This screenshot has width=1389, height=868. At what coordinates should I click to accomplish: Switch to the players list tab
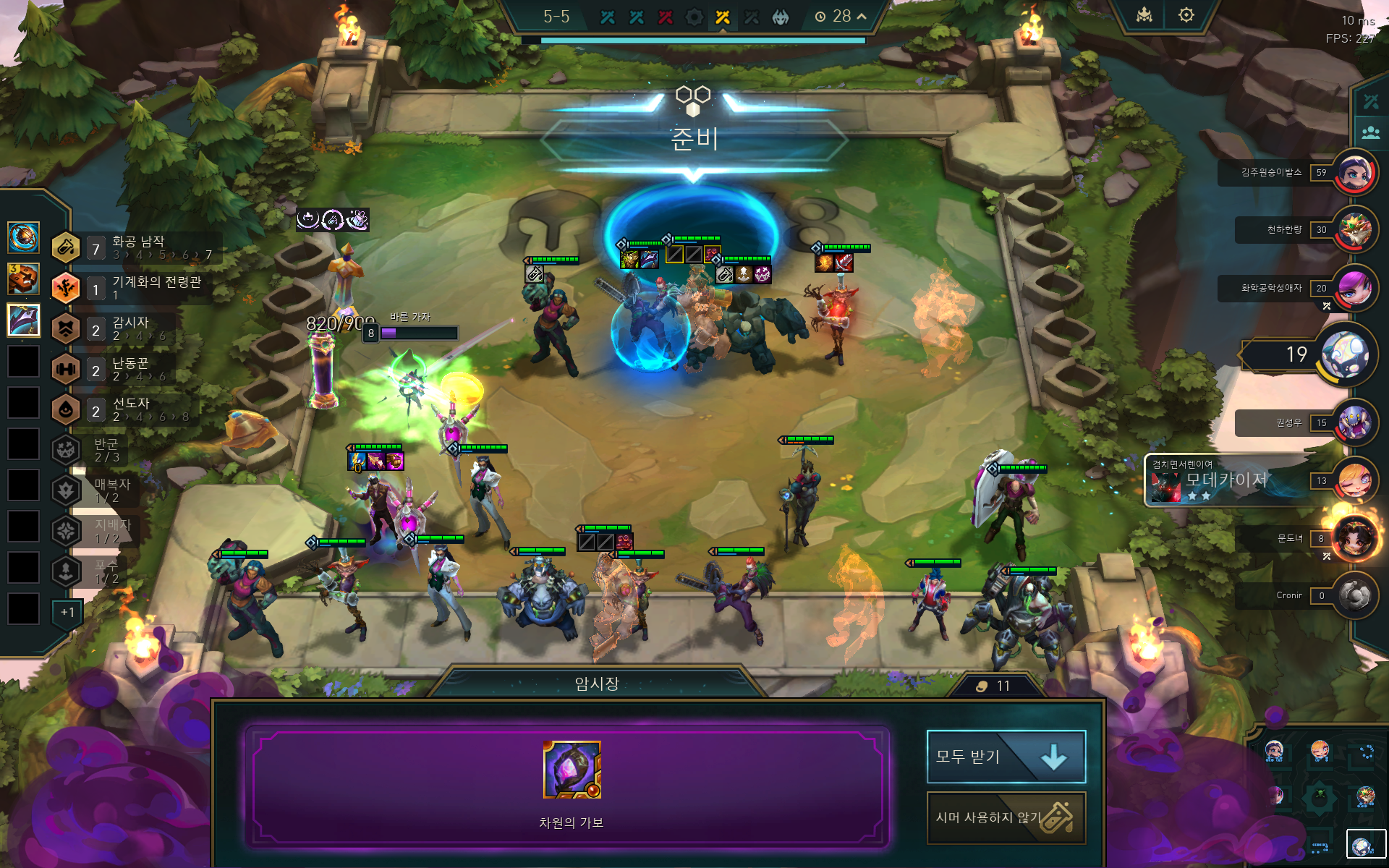1370,133
